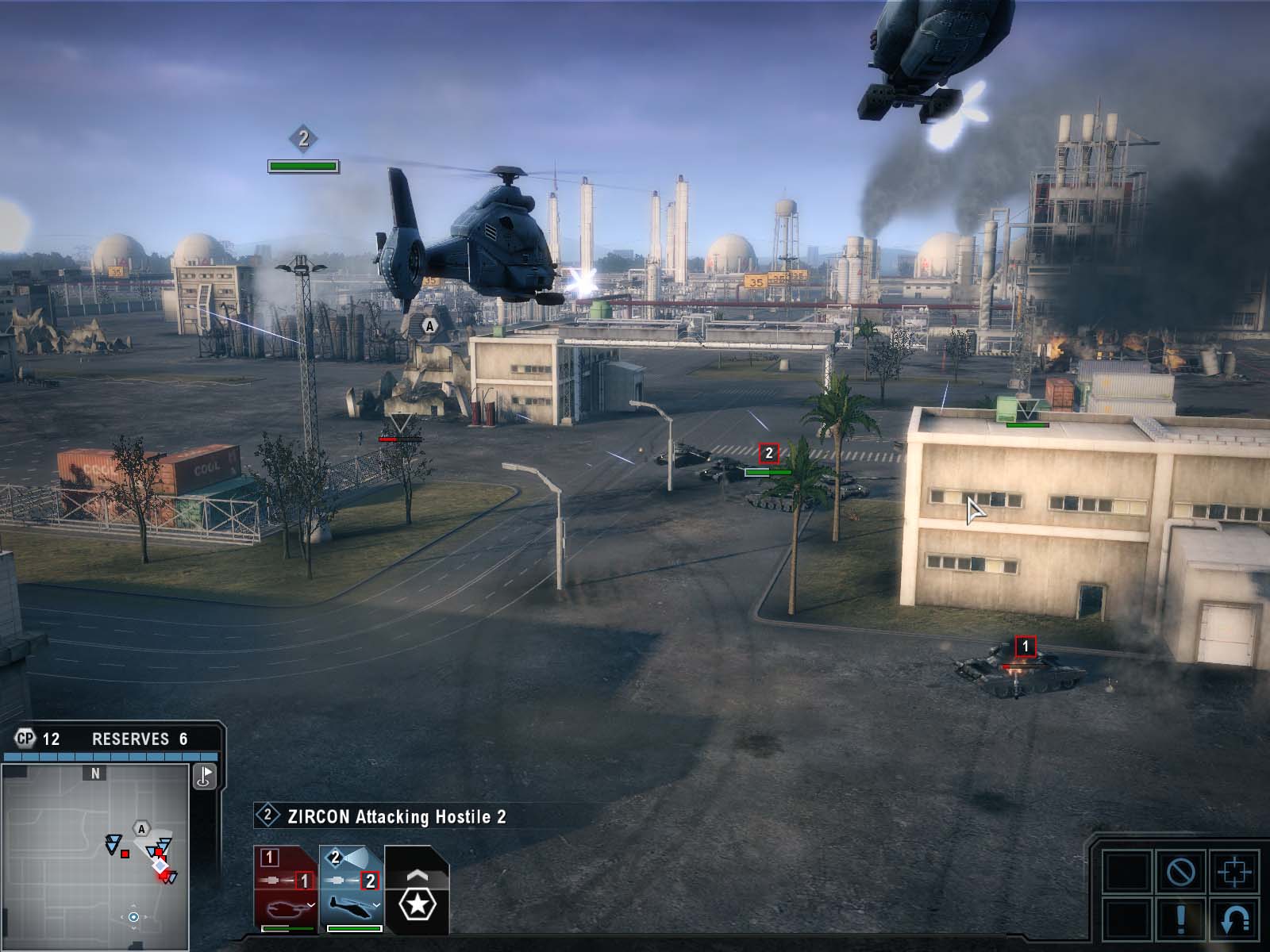Screen dimensions: 1270x952
Task: Use the exclamation mark command
Action: coord(1180,919)
